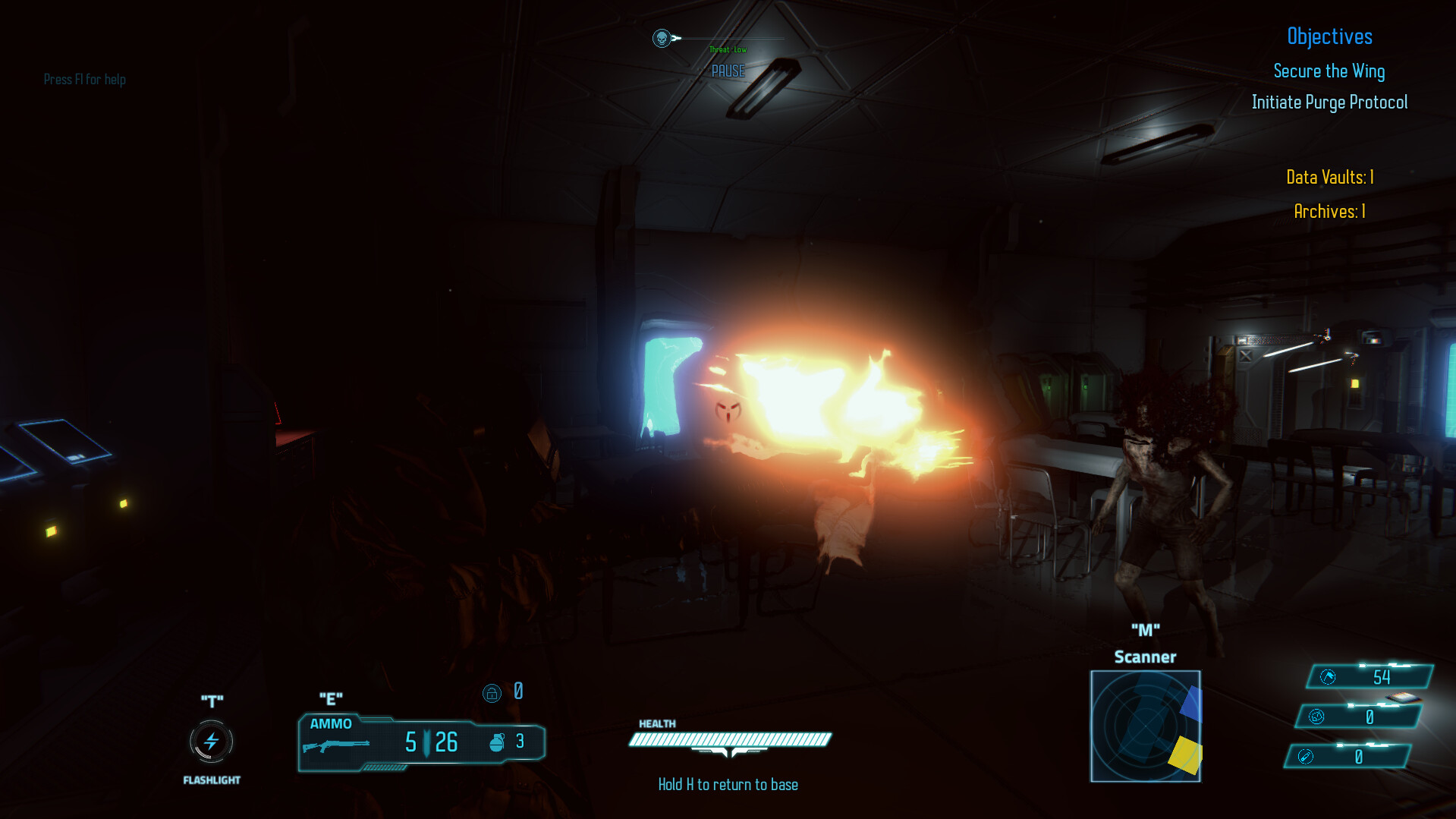
Task: Expand the Data Vaults counter
Action: (1329, 177)
